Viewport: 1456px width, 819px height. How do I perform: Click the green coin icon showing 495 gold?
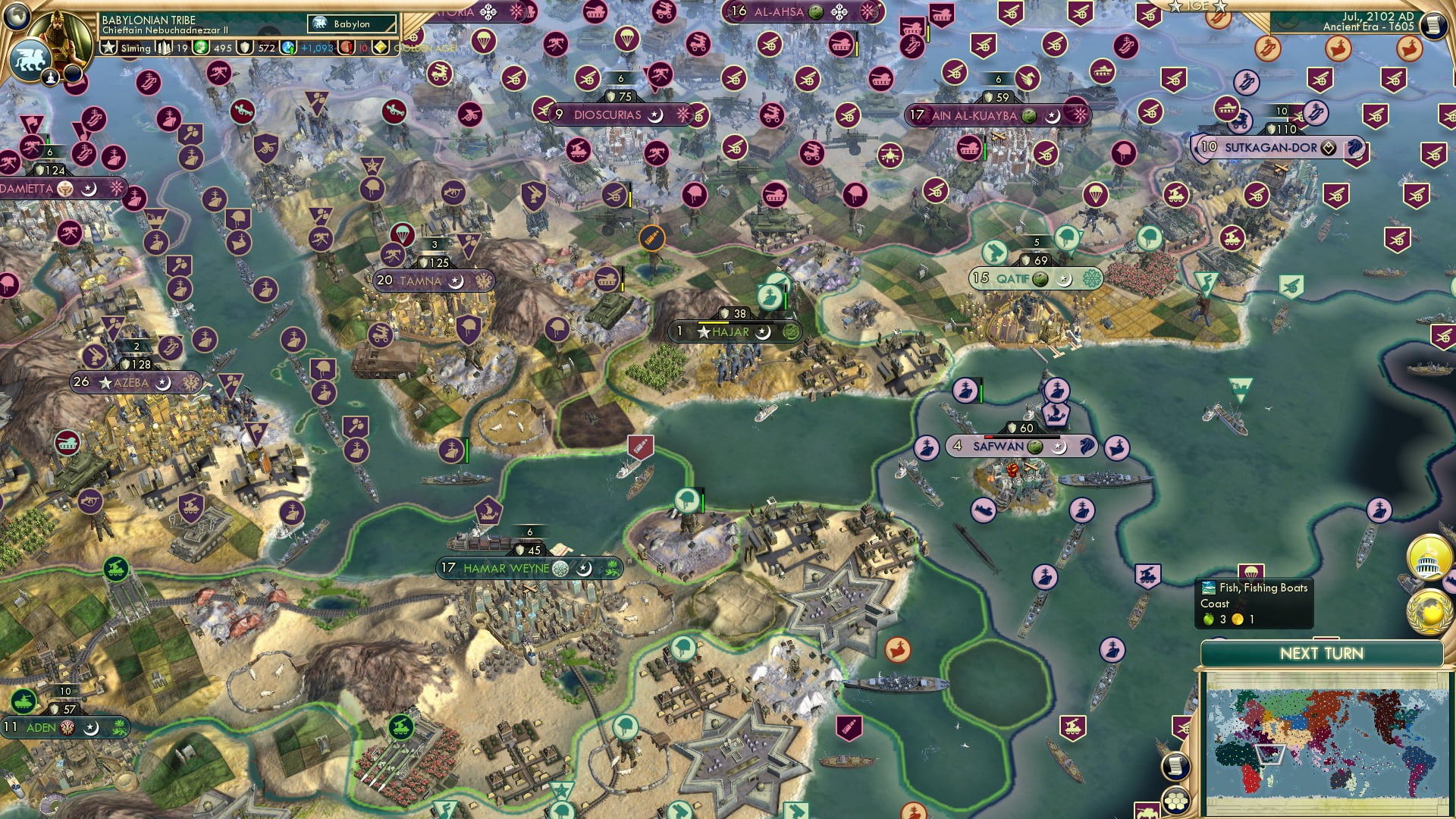tap(199, 49)
